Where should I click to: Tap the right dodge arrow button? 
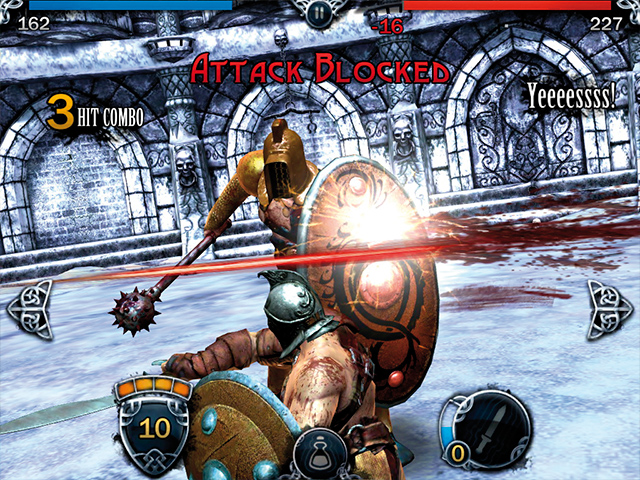pos(609,309)
